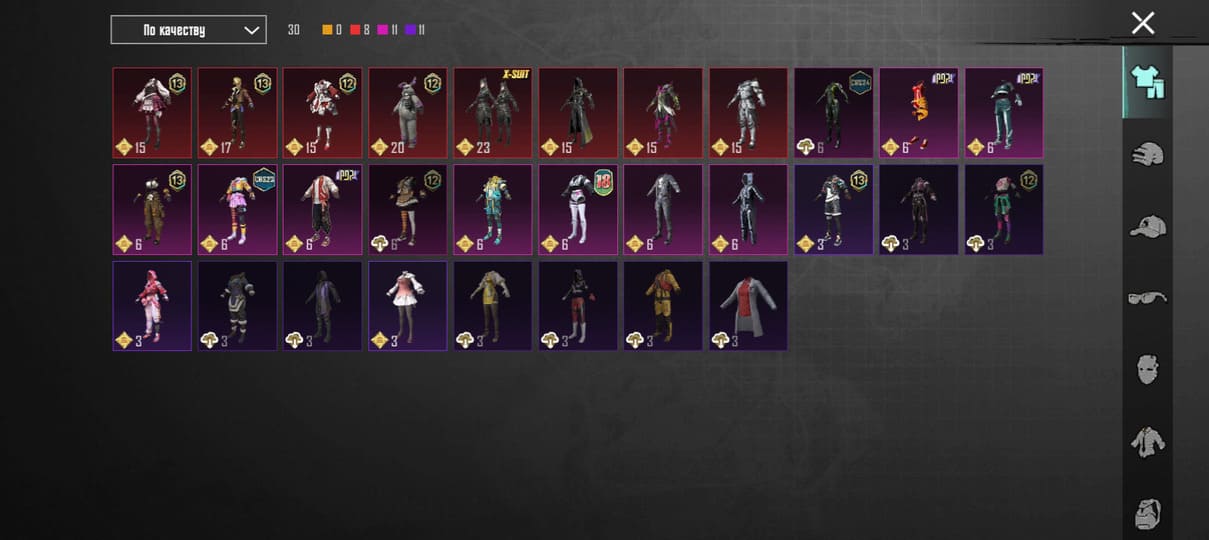Switch to the jackets category tab

(x=1146, y=441)
